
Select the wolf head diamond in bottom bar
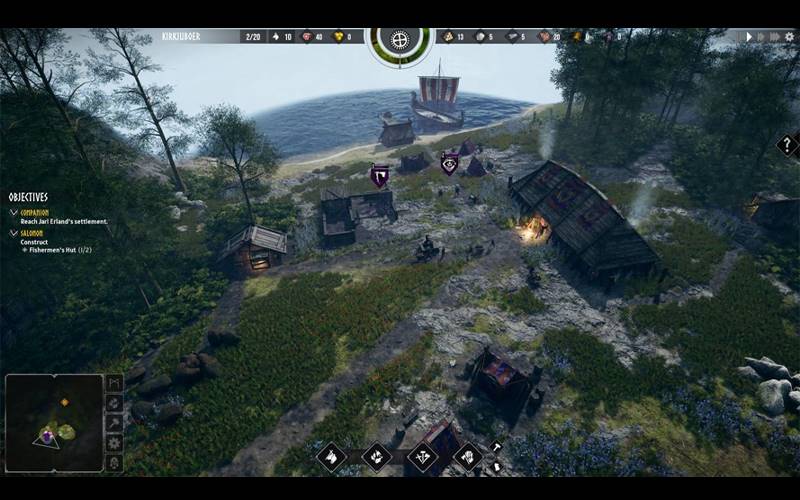(x=331, y=457)
